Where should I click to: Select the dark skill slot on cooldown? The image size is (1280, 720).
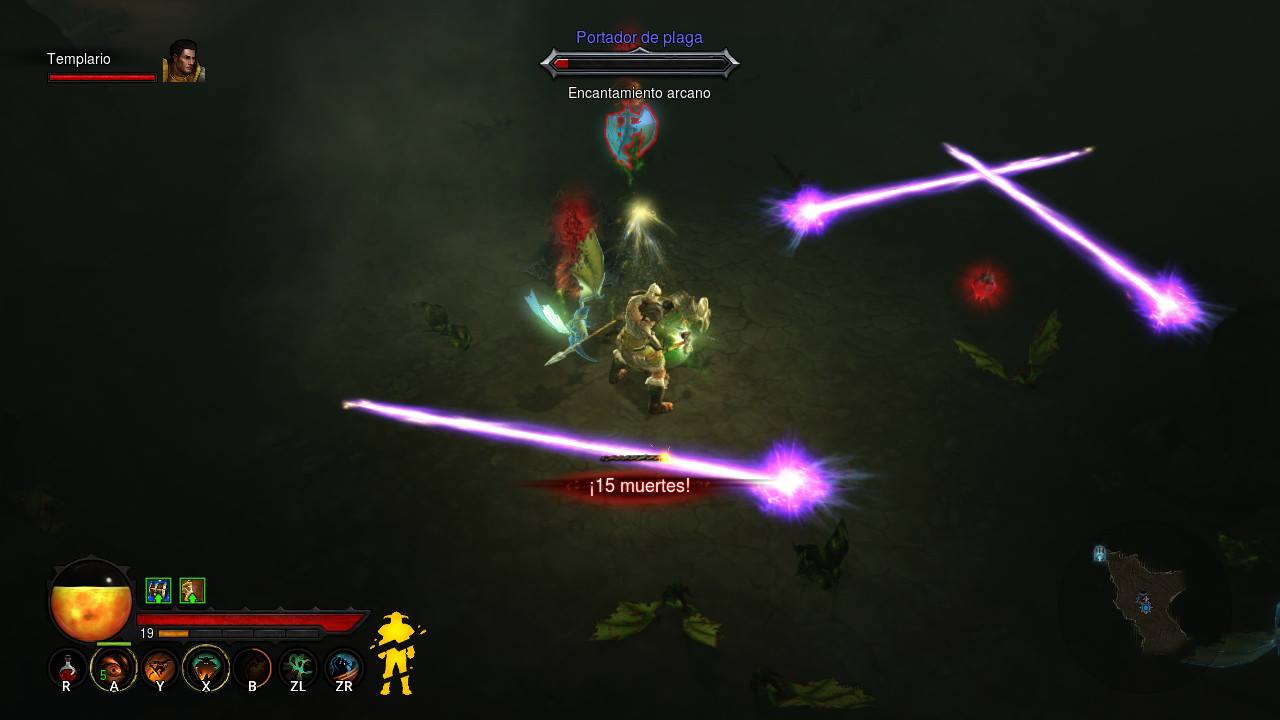[252, 667]
